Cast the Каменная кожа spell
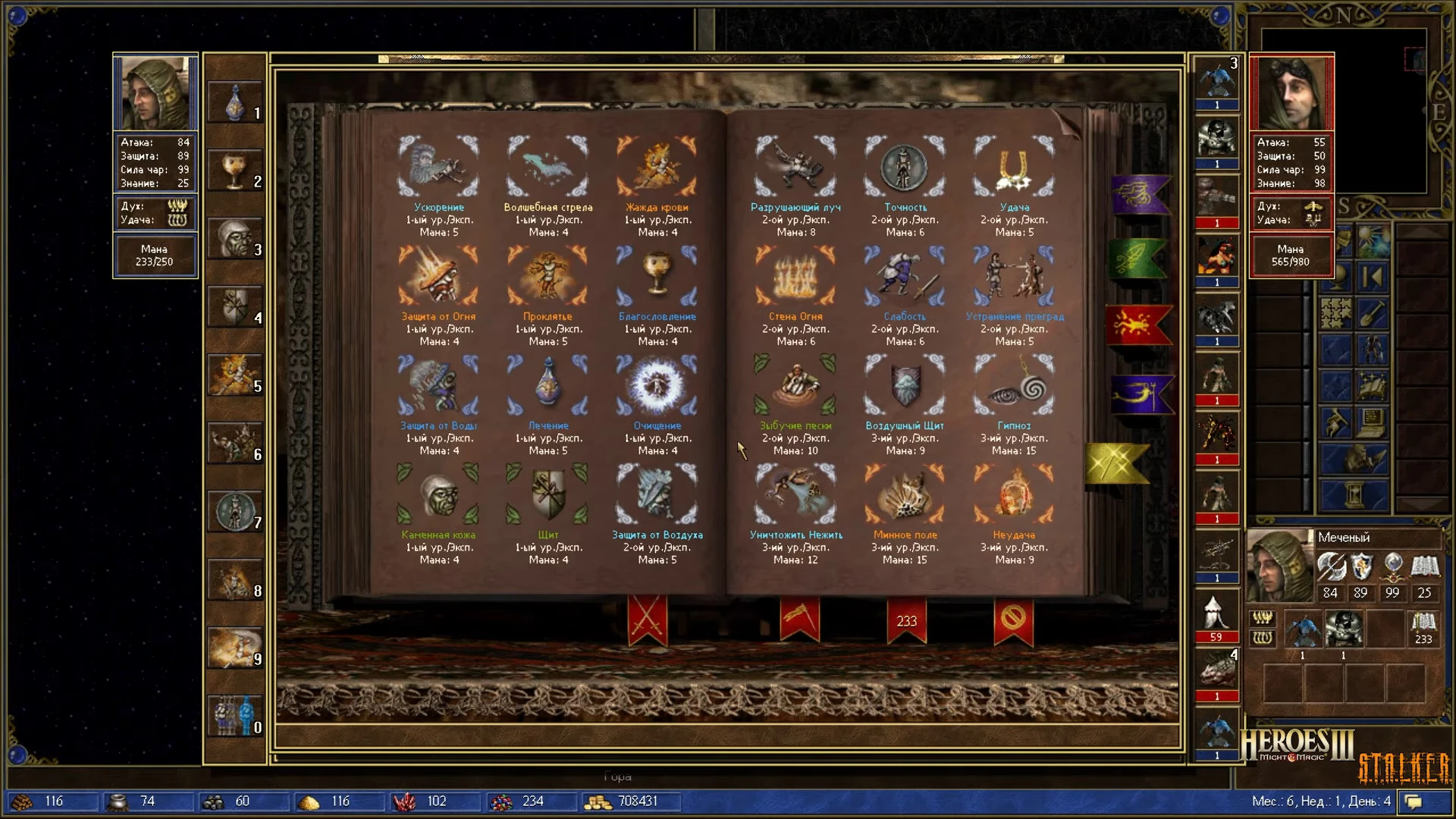1456x819 pixels. (438, 495)
